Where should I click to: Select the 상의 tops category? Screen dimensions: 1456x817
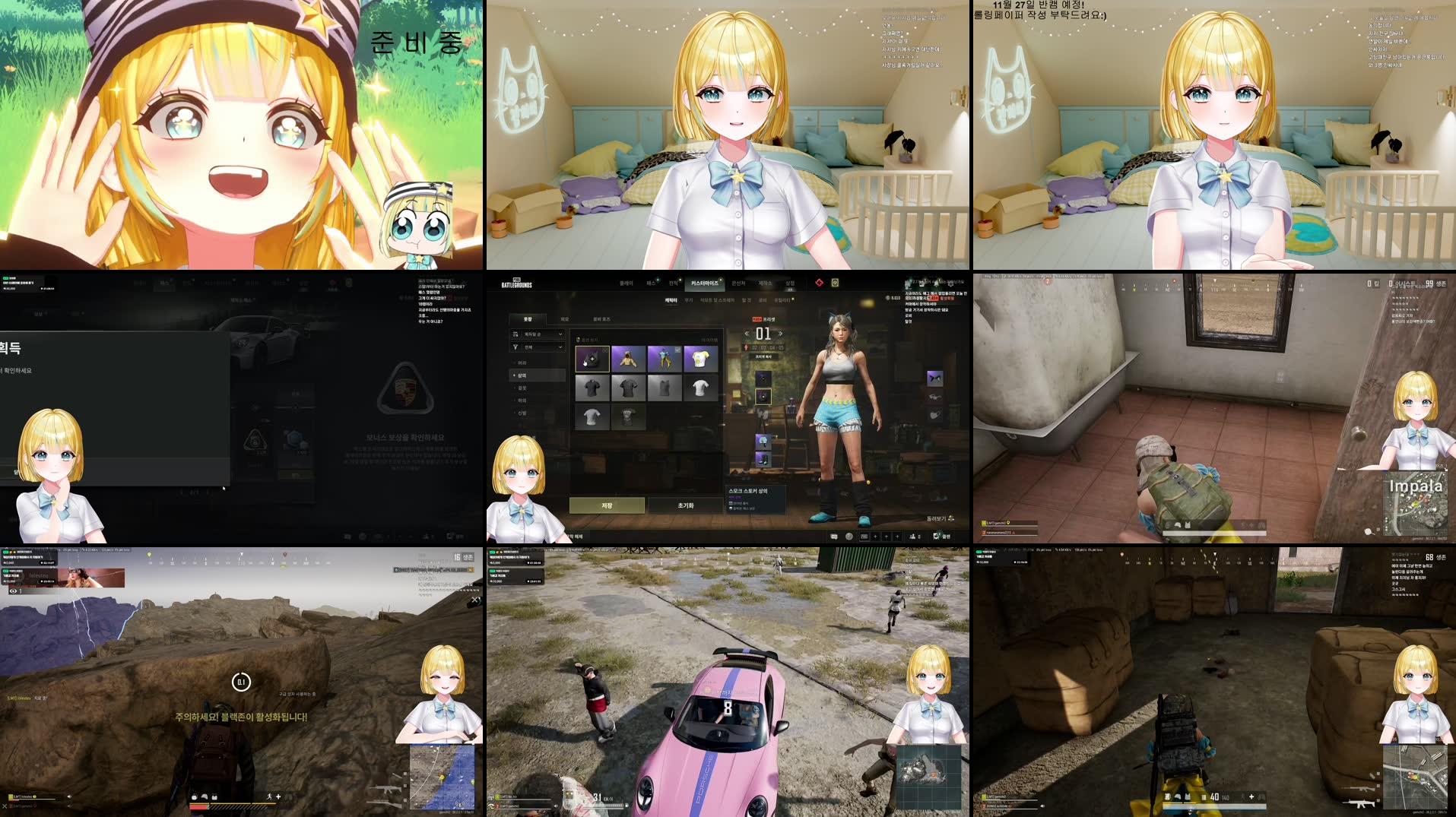coord(522,375)
